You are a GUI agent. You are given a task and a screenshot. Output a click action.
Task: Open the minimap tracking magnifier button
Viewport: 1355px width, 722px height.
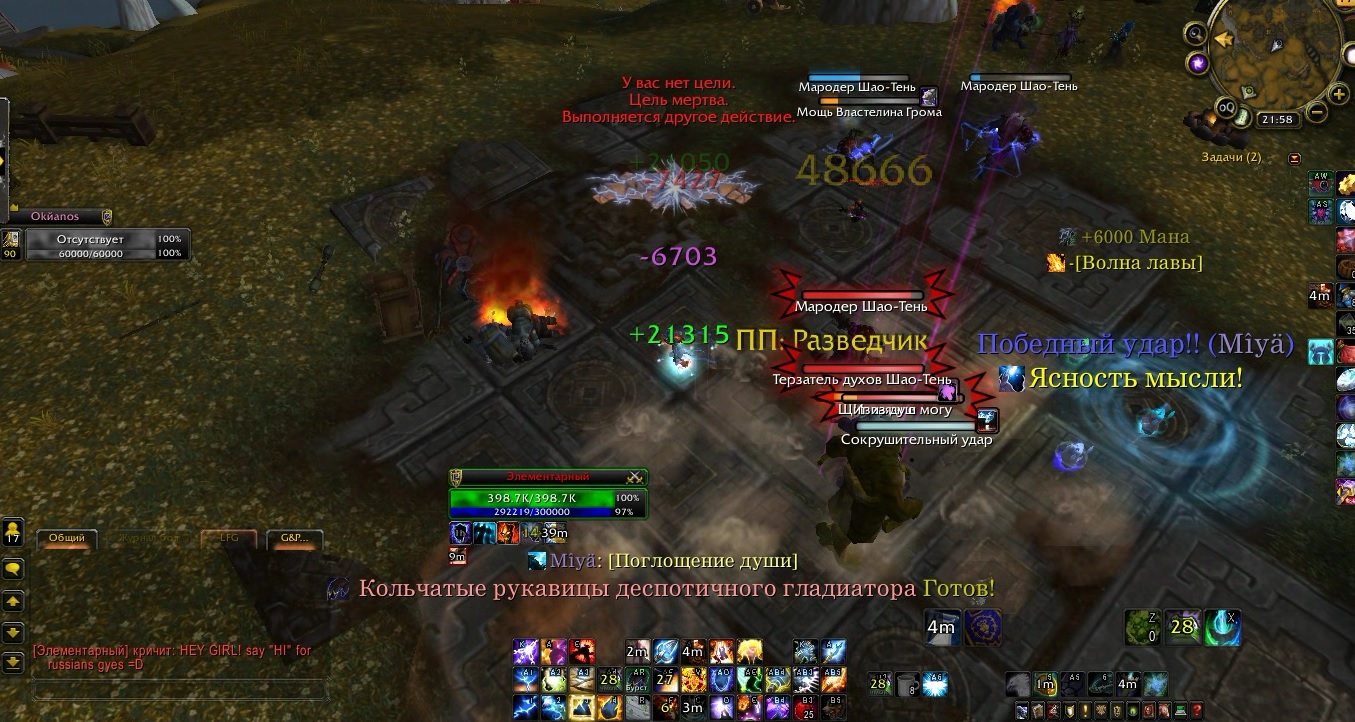[x=1194, y=33]
